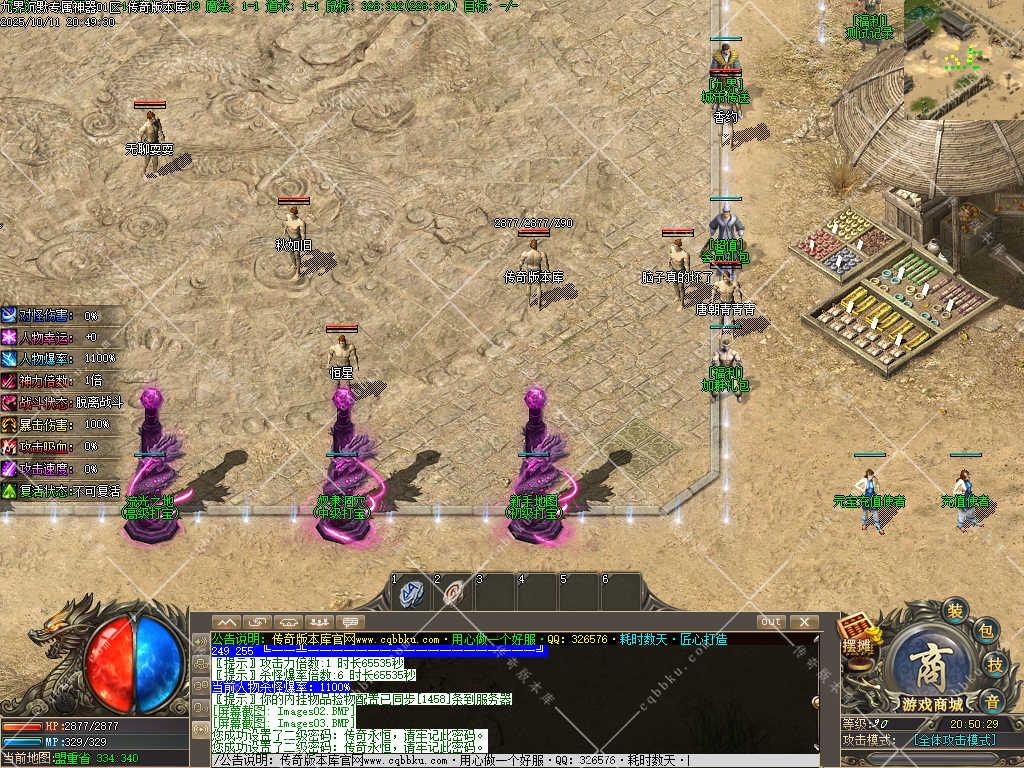The height and width of the screenshot is (768, 1024).
Task: Click the 'out' button on chat bar
Action: pyautogui.click(x=770, y=622)
